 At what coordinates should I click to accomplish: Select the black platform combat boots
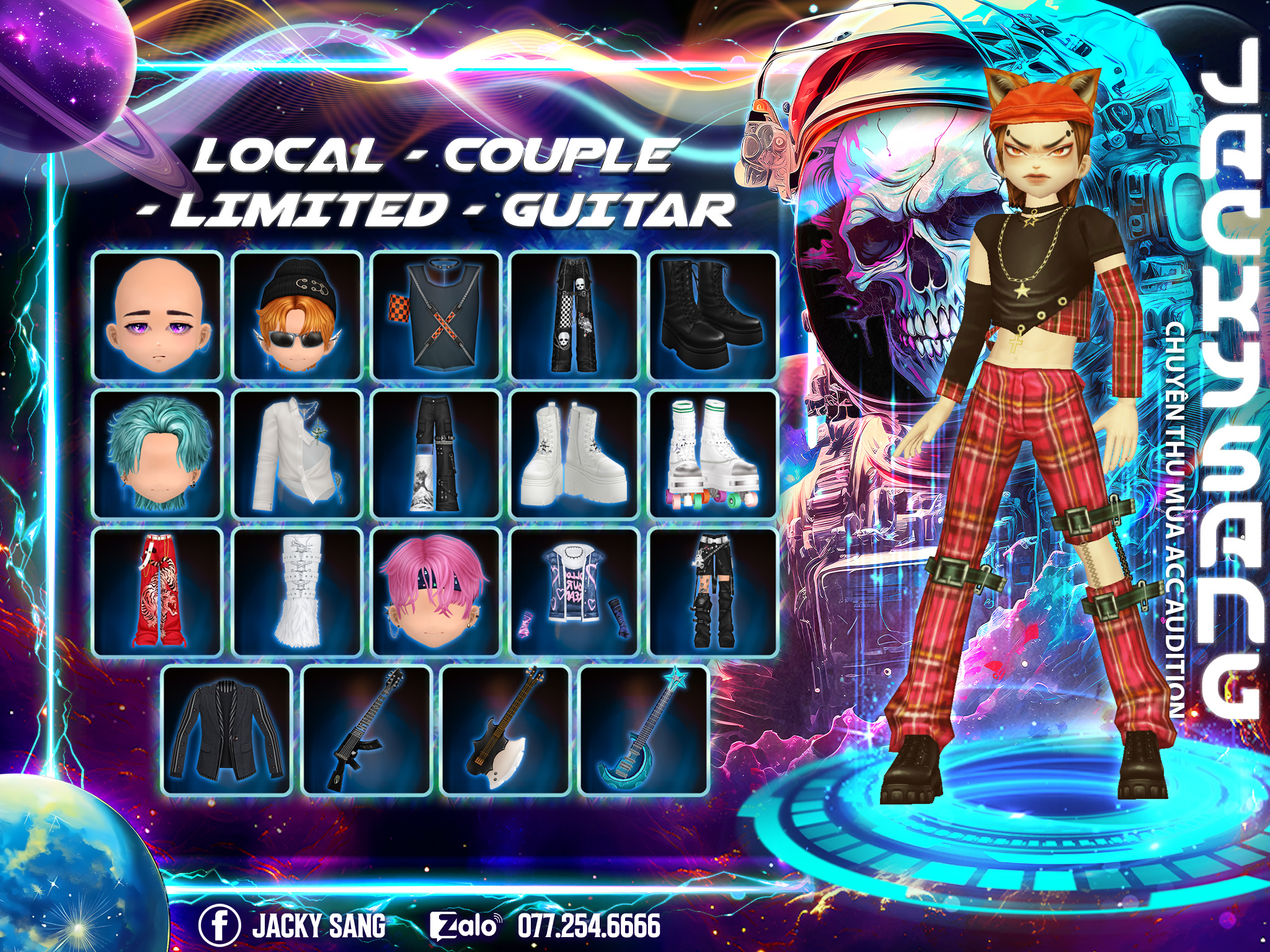click(x=713, y=316)
